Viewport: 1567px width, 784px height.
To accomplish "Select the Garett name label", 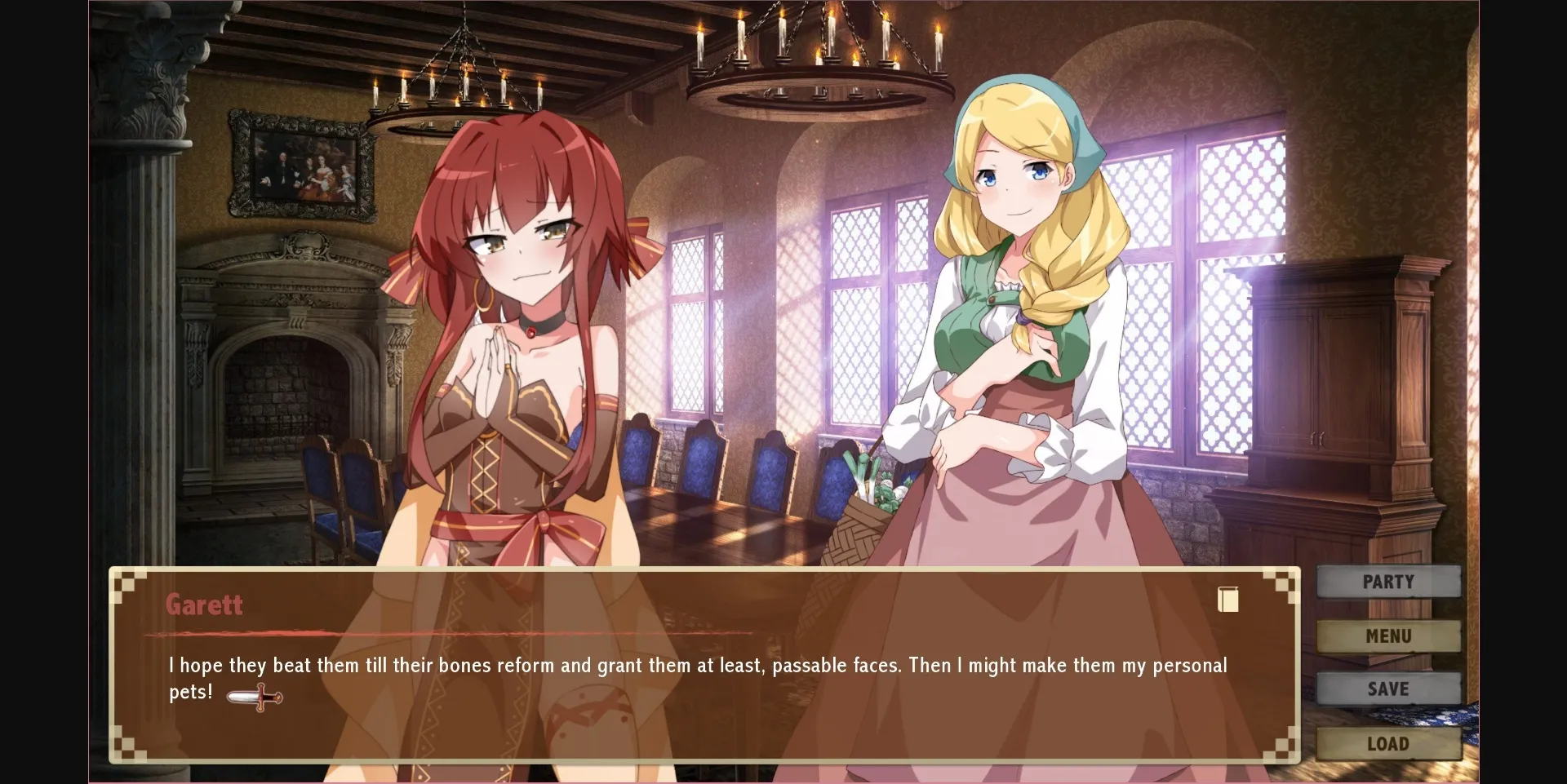I will click(x=203, y=605).
